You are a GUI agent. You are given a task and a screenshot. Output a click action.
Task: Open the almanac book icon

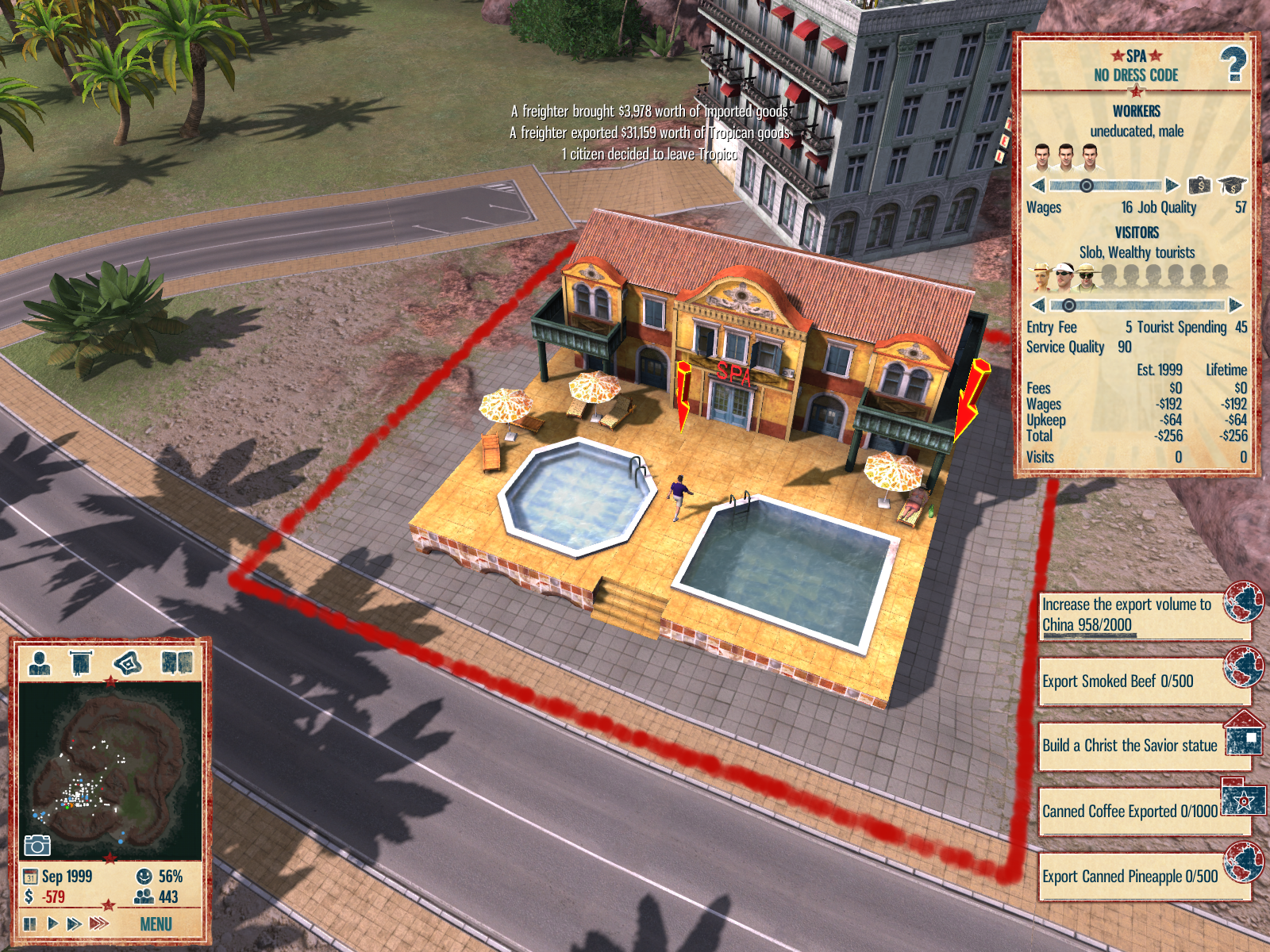pyautogui.click(x=177, y=662)
